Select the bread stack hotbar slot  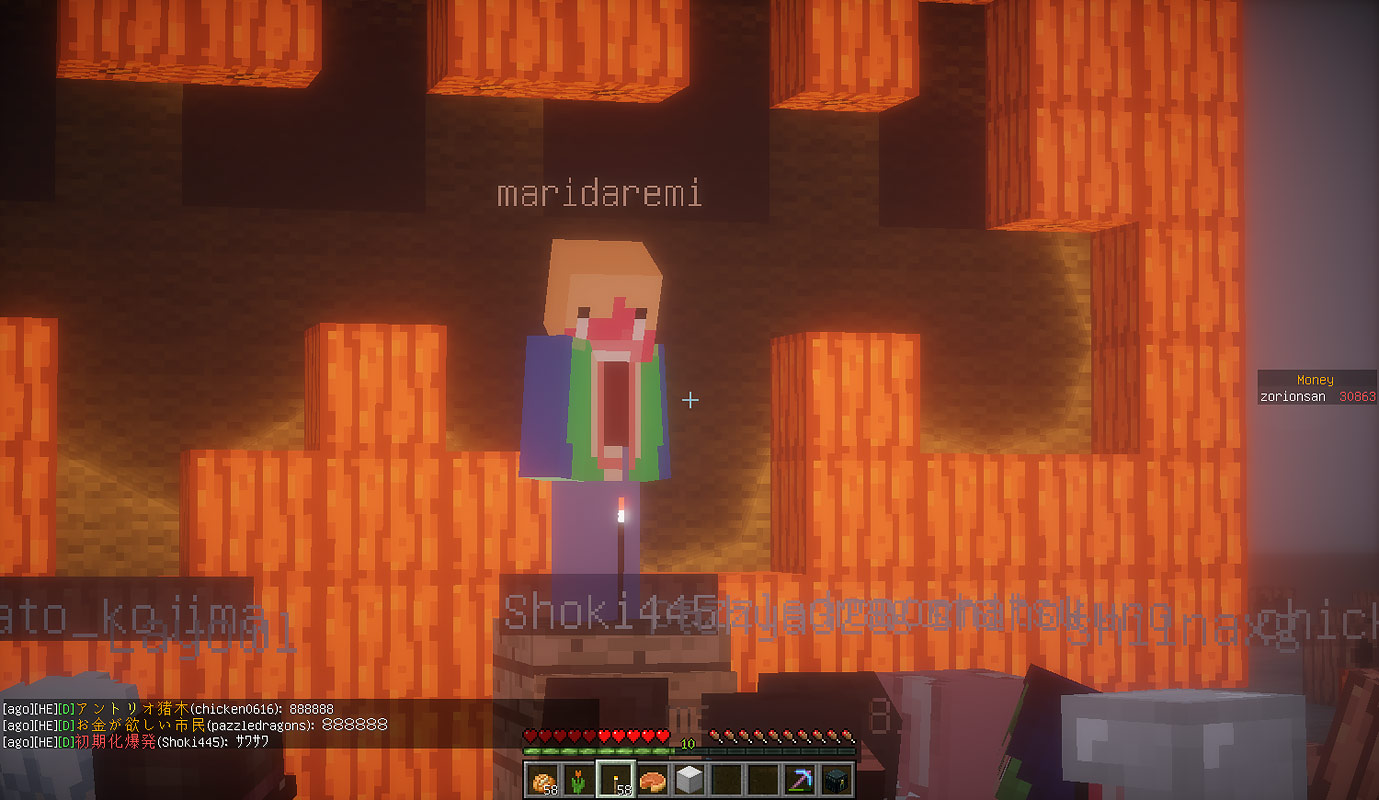tap(543, 779)
